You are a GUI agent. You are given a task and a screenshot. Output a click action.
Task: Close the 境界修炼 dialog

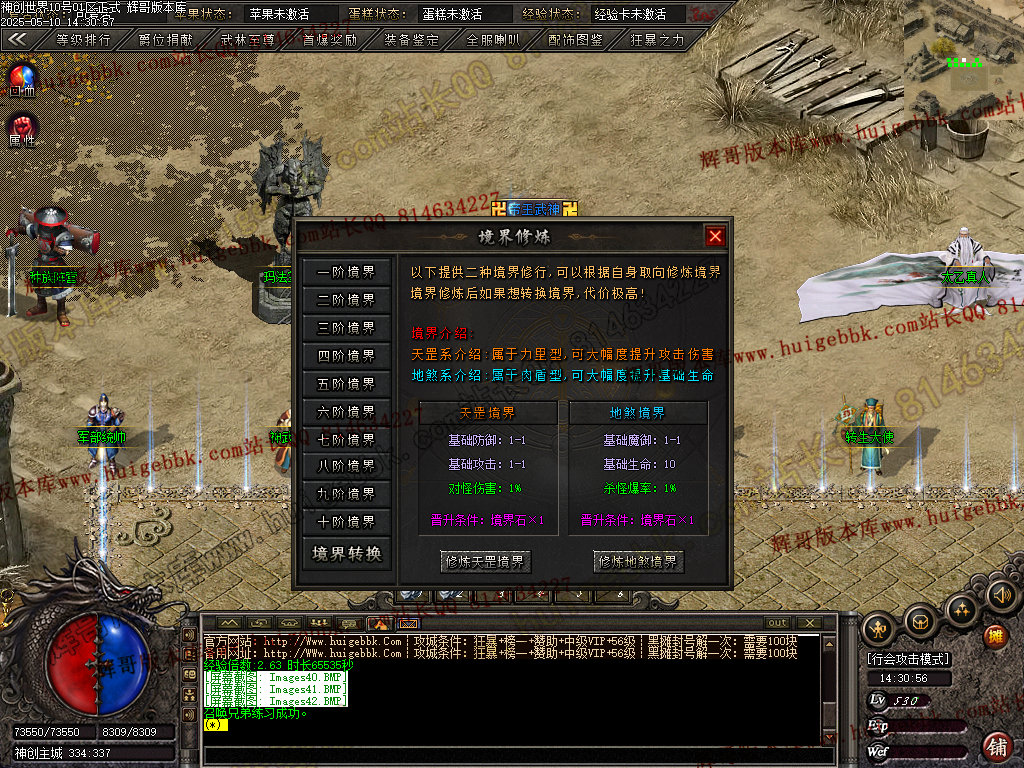(715, 237)
